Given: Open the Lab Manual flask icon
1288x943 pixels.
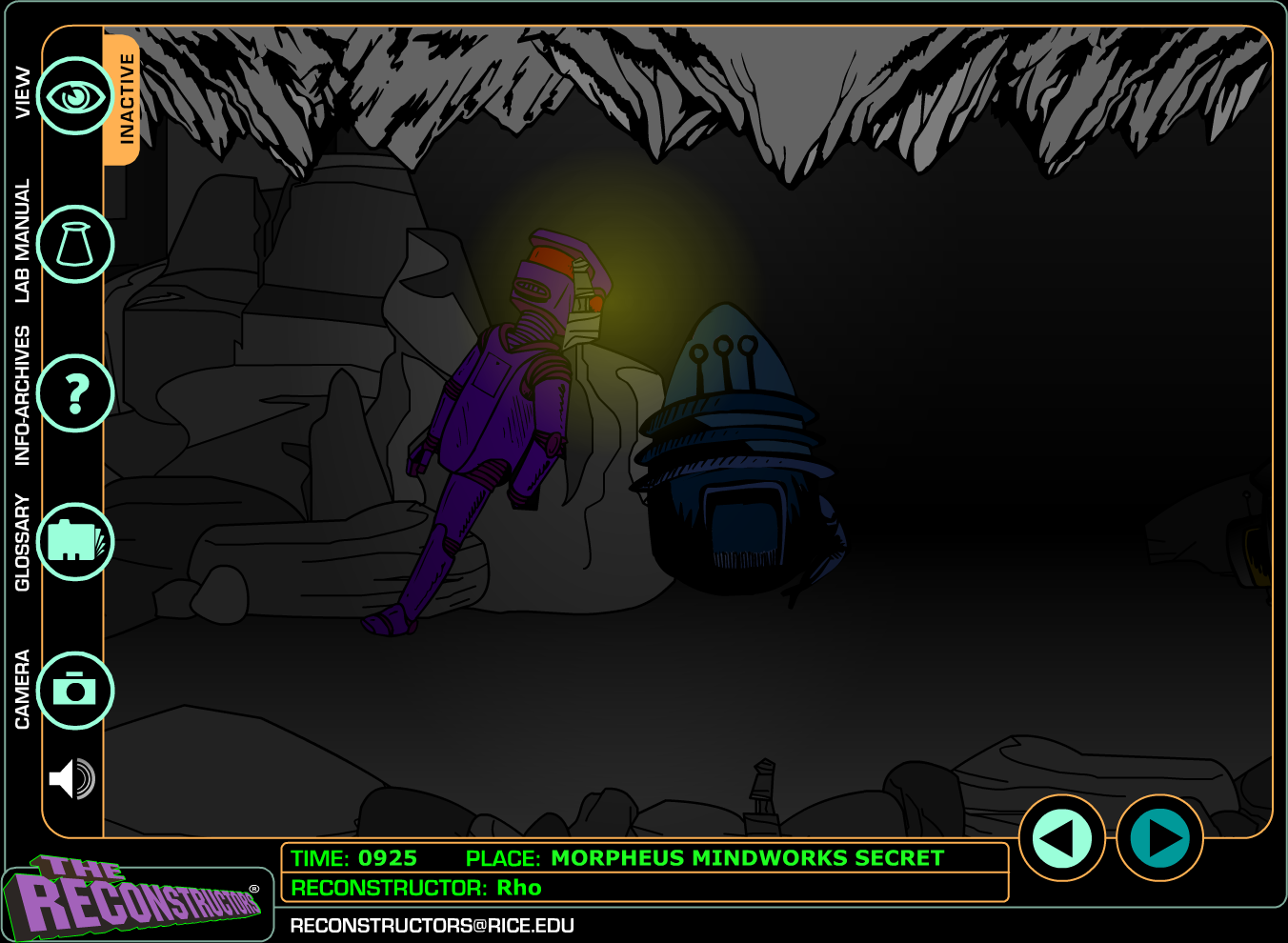Looking at the screenshot, I should click(75, 245).
